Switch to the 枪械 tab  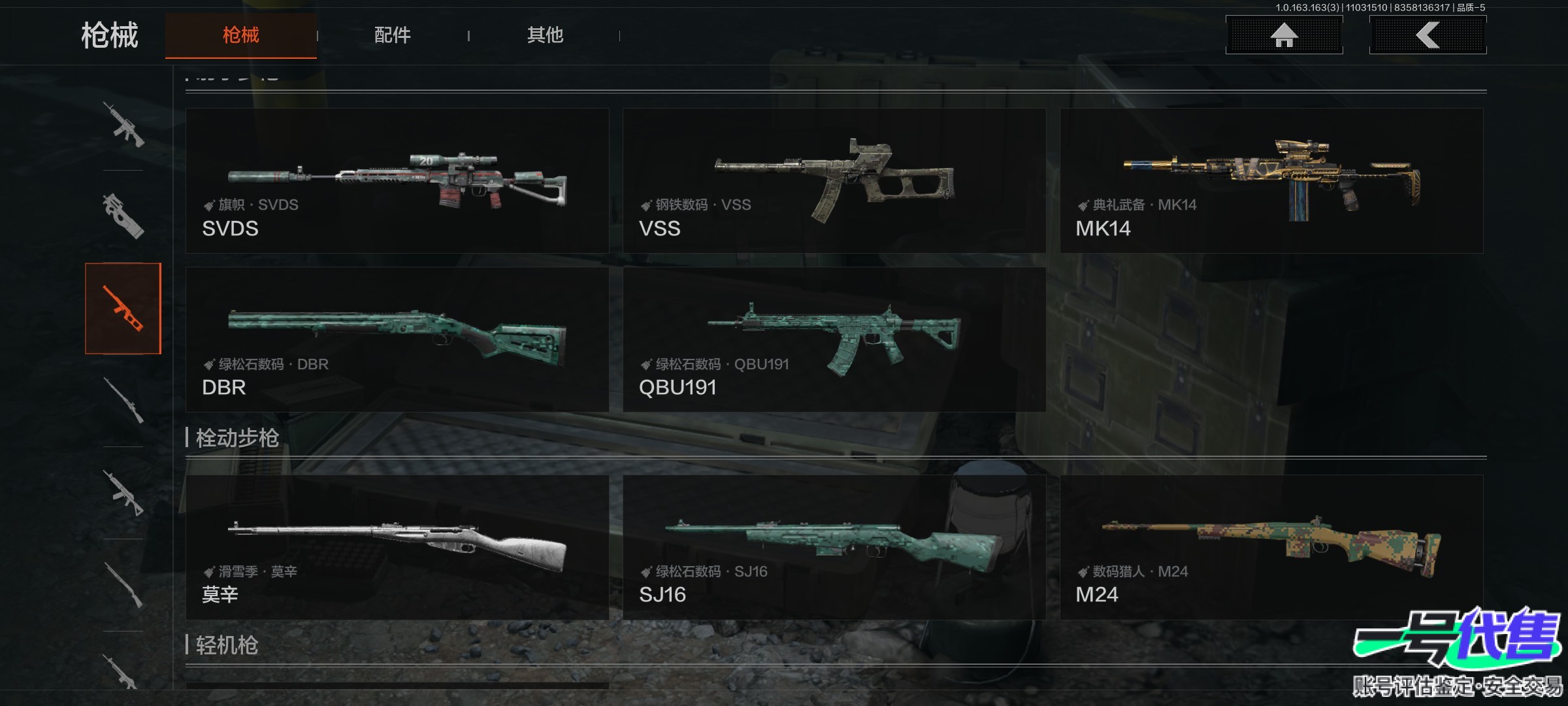click(x=240, y=35)
